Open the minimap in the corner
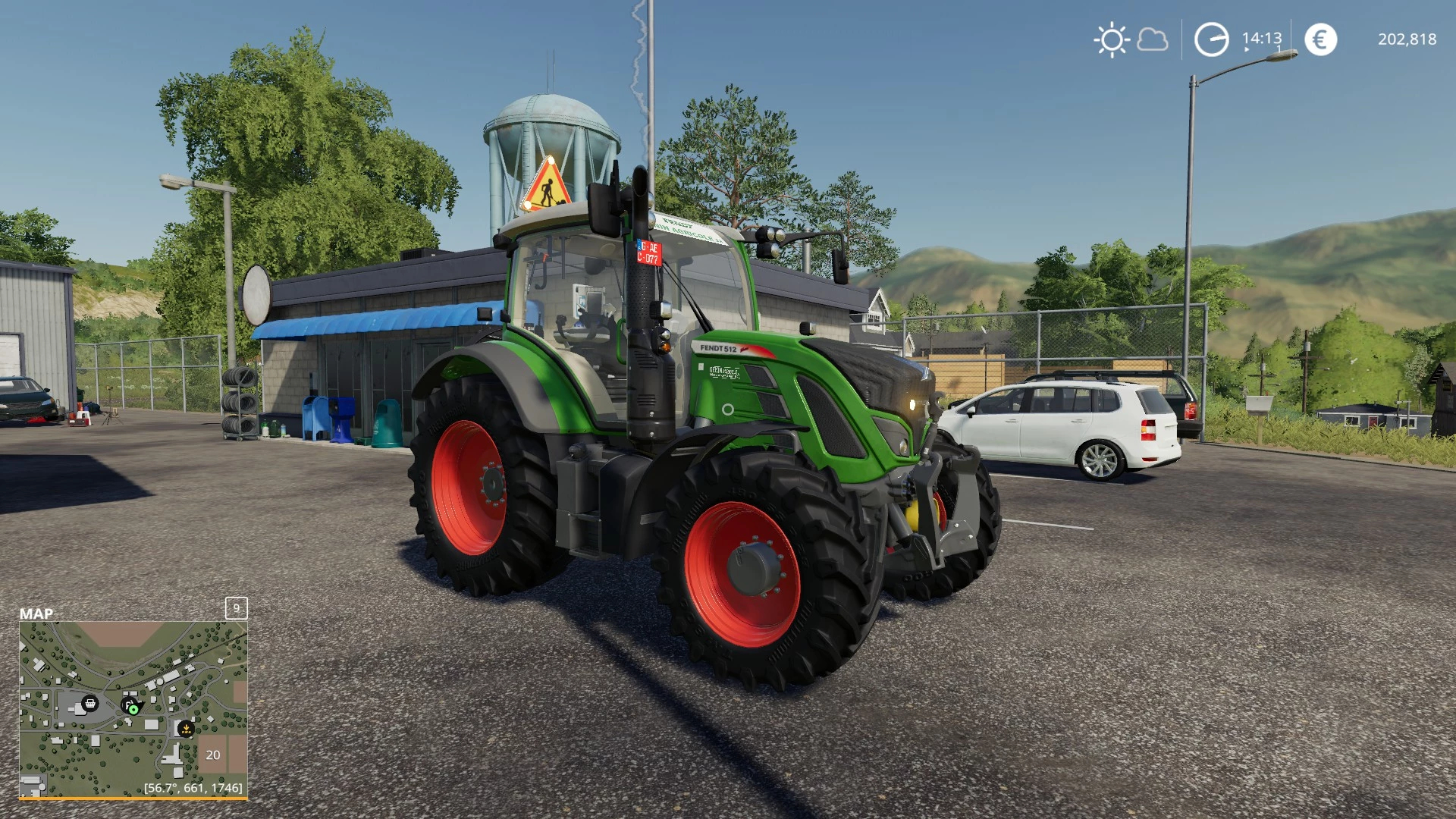Image resolution: width=1456 pixels, height=819 pixels. pos(133,709)
